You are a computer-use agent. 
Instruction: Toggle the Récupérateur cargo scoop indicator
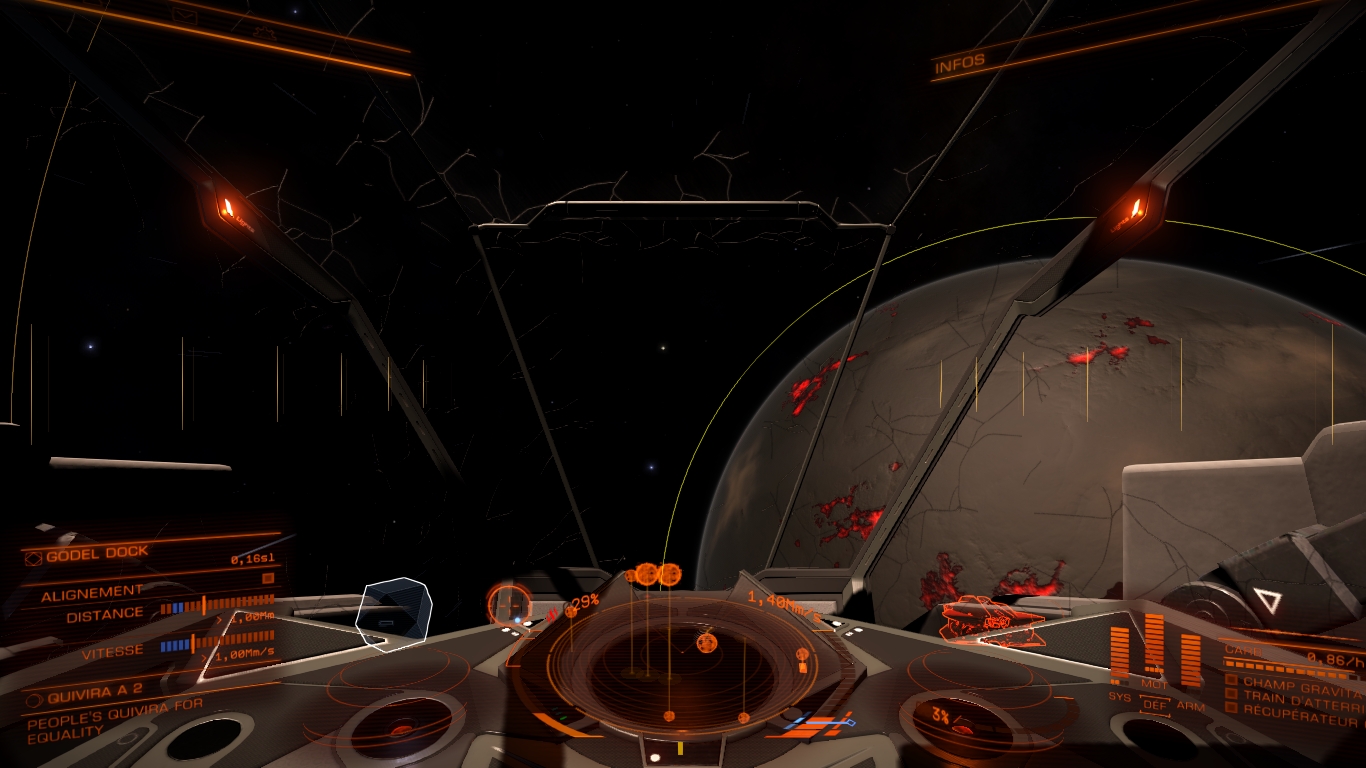[x=1233, y=708]
